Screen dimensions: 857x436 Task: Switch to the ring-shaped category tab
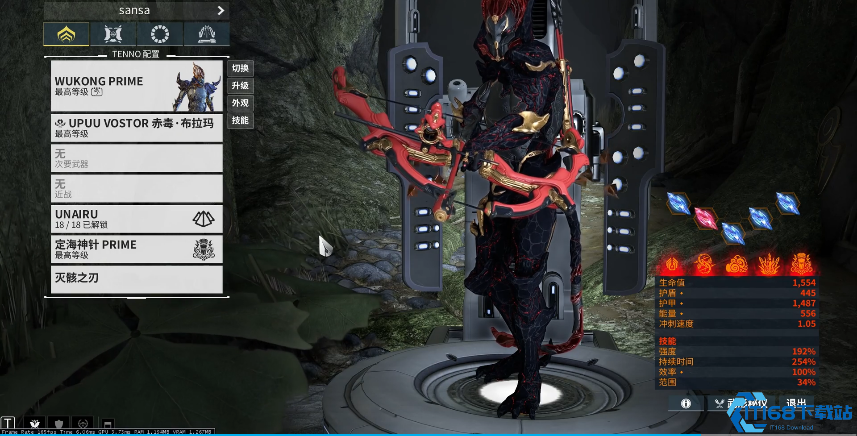(158, 35)
